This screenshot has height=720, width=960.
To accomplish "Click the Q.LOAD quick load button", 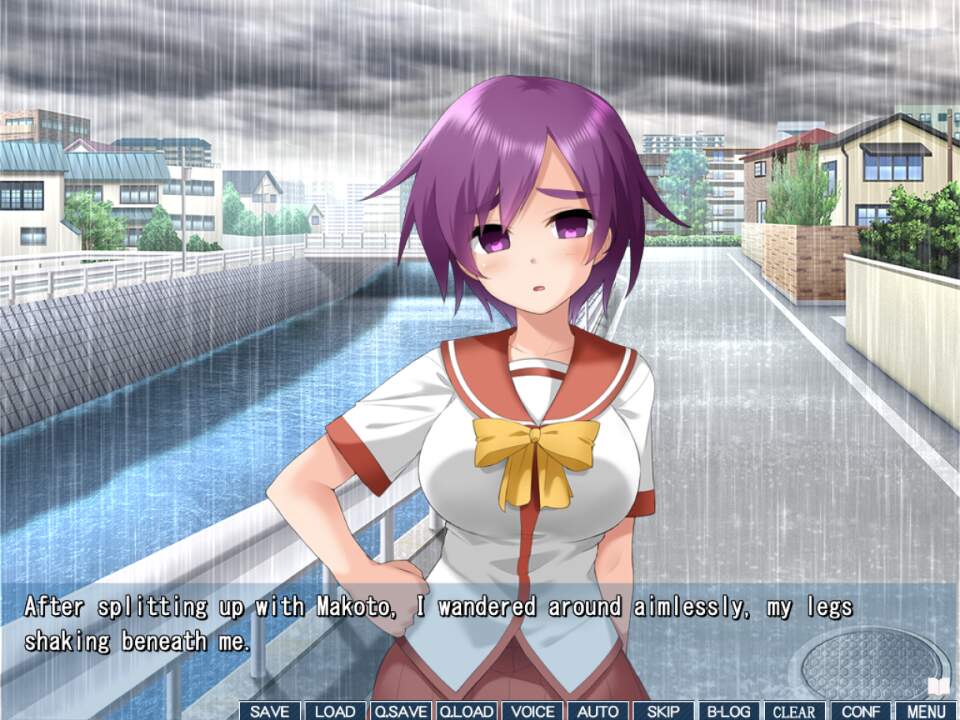I will [x=466, y=711].
